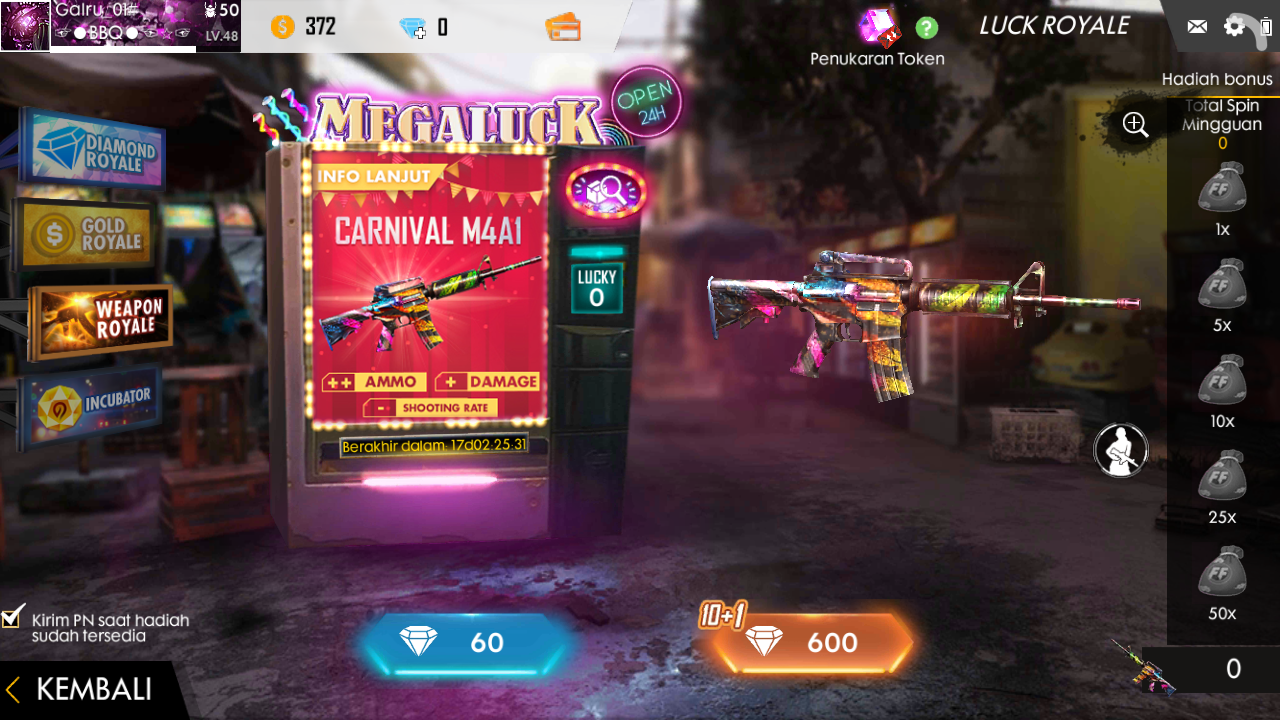Open the settings gear icon
This screenshot has width=1280, height=720.
tap(1233, 26)
